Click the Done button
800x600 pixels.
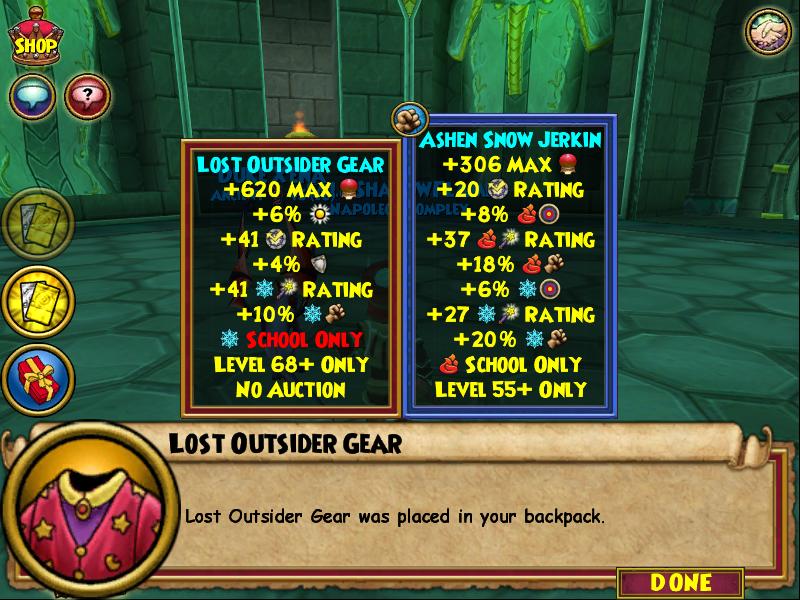tap(680, 582)
